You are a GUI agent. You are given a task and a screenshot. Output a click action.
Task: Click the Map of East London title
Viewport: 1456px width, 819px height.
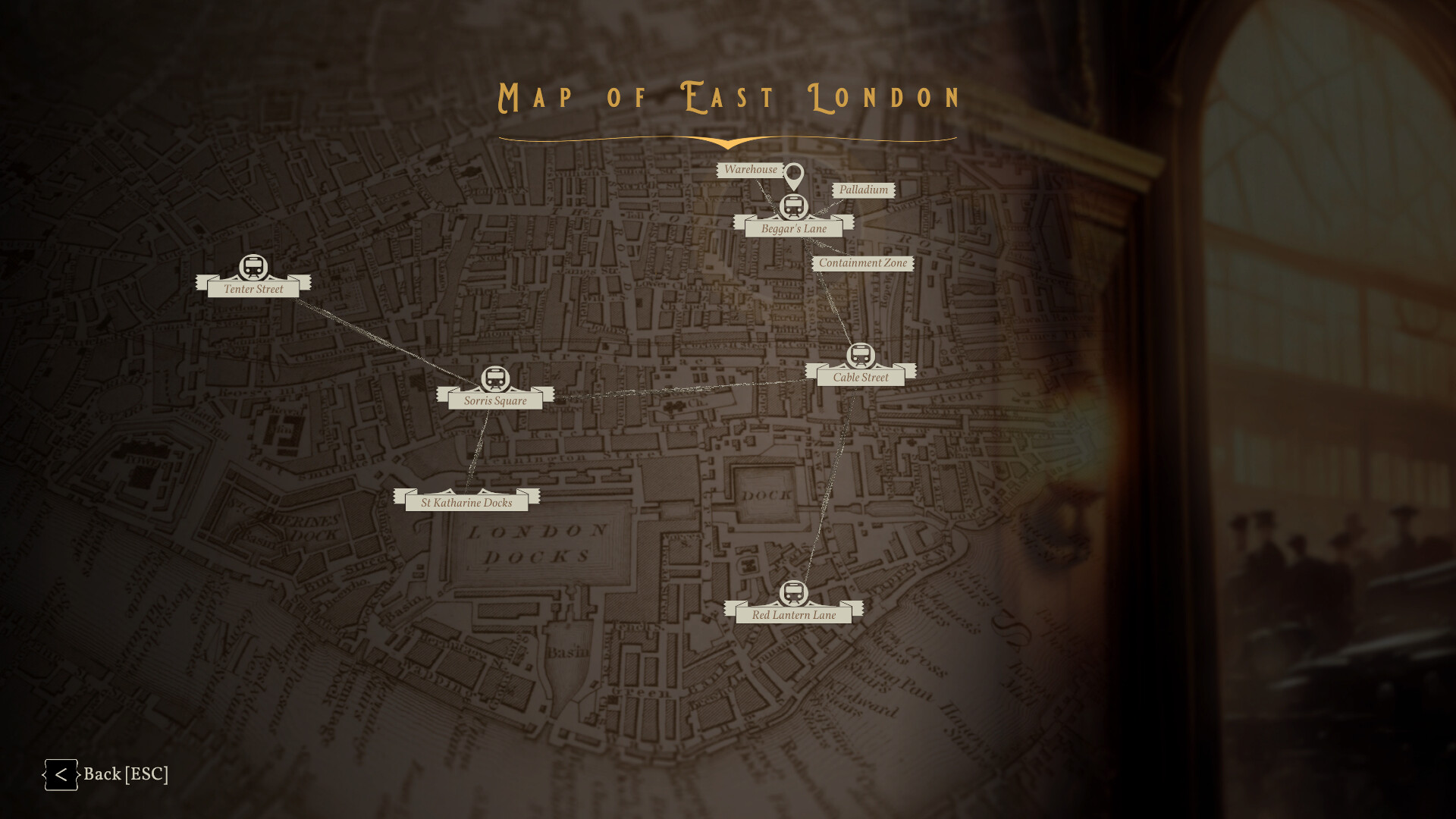727,97
